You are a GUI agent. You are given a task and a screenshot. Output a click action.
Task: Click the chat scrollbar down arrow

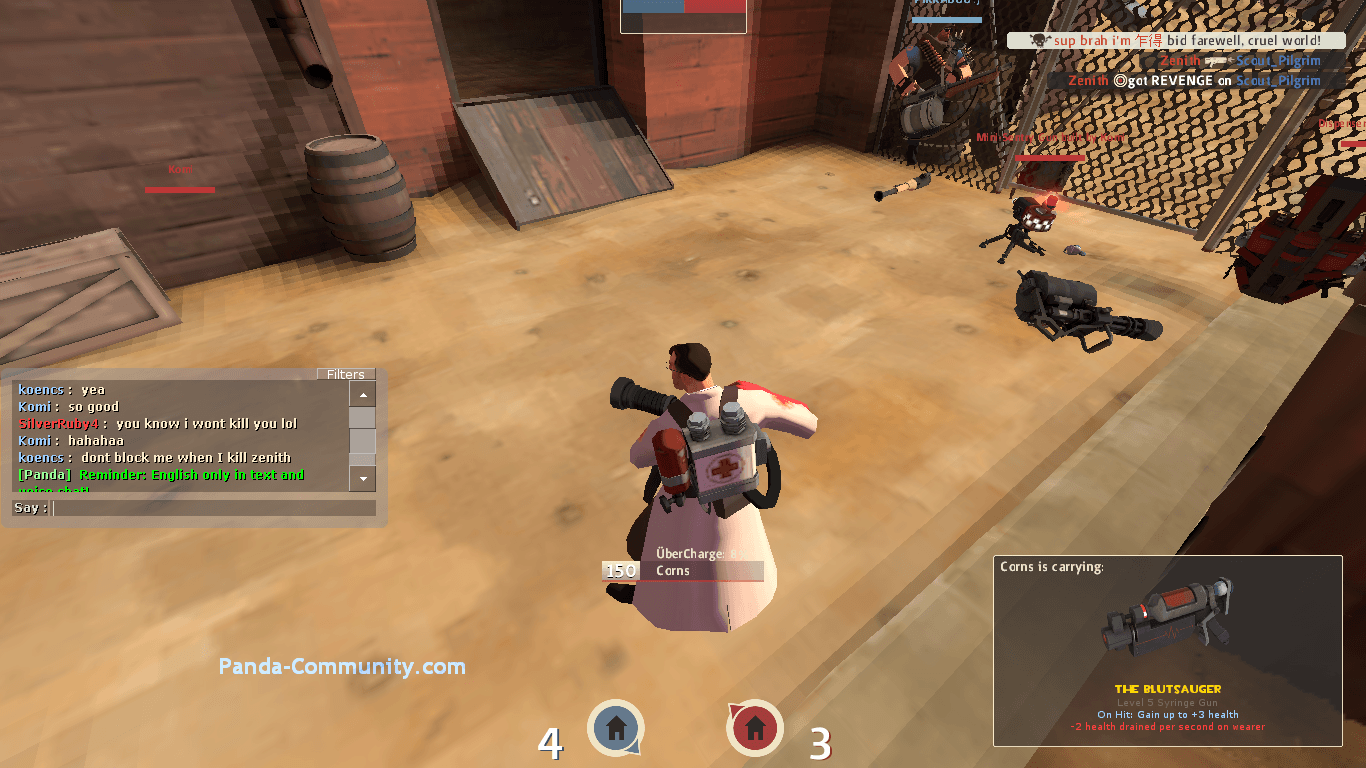pyautogui.click(x=362, y=480)
